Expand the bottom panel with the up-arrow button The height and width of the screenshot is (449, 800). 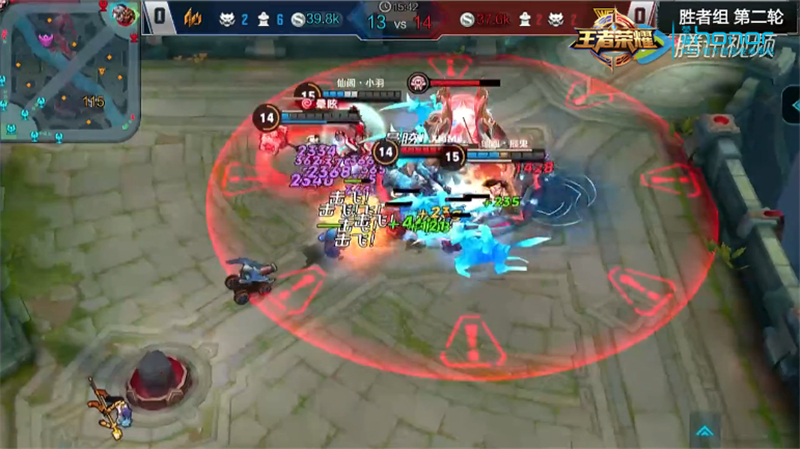point(708,431)
